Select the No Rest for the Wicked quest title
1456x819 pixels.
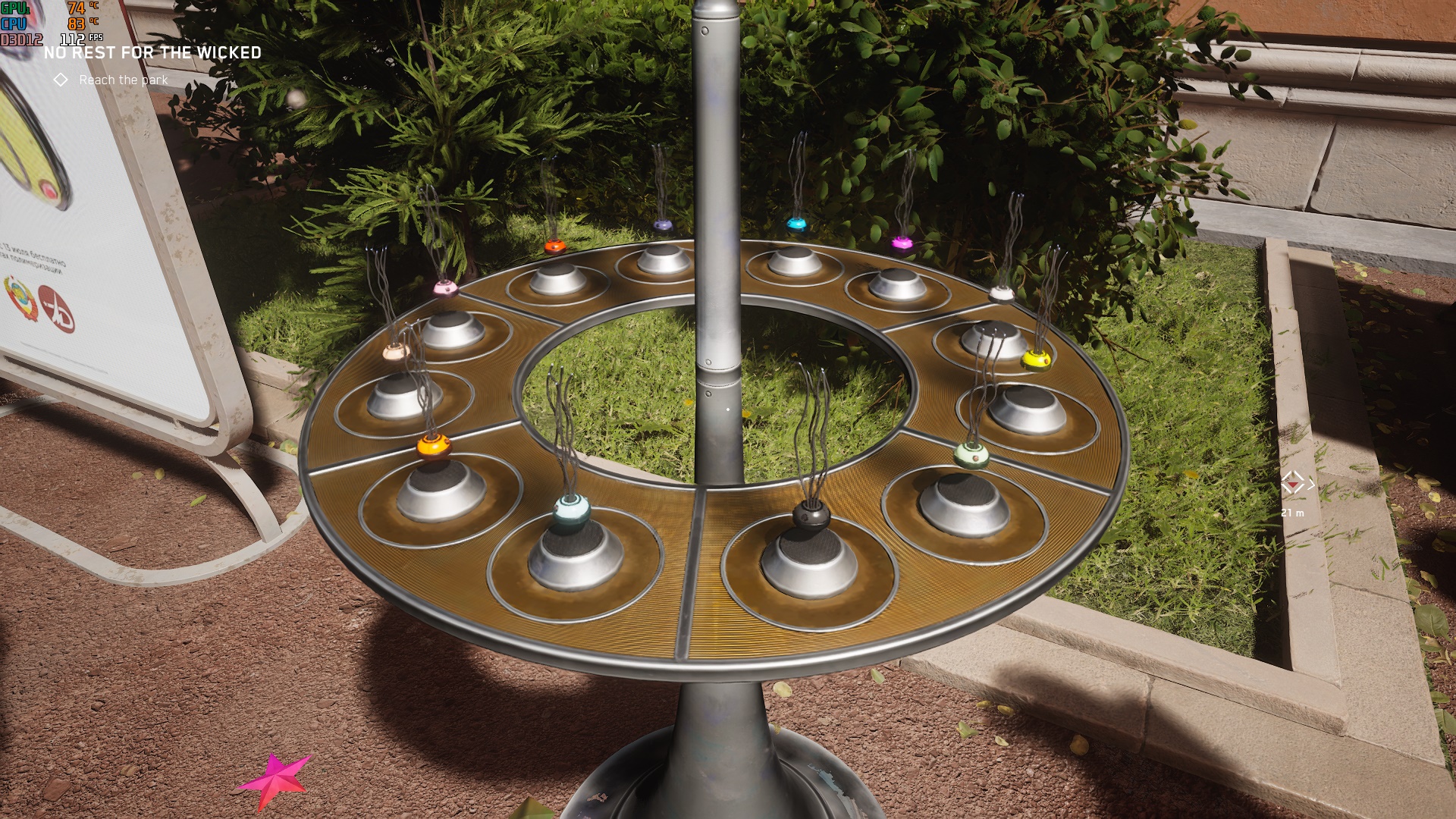(152, 53)
